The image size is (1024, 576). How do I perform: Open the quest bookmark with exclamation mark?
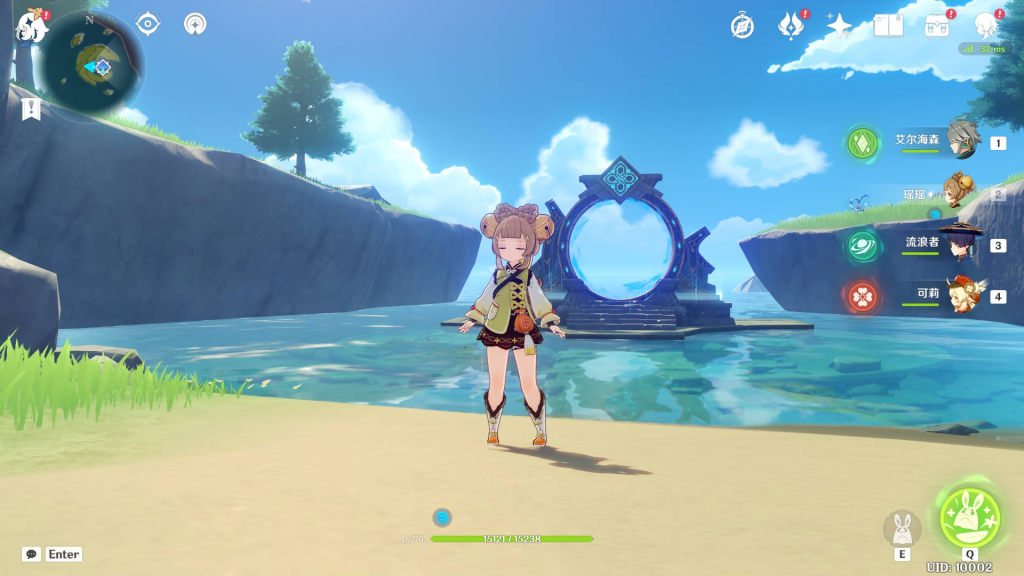pyautogui.click(x=31, y=108)
